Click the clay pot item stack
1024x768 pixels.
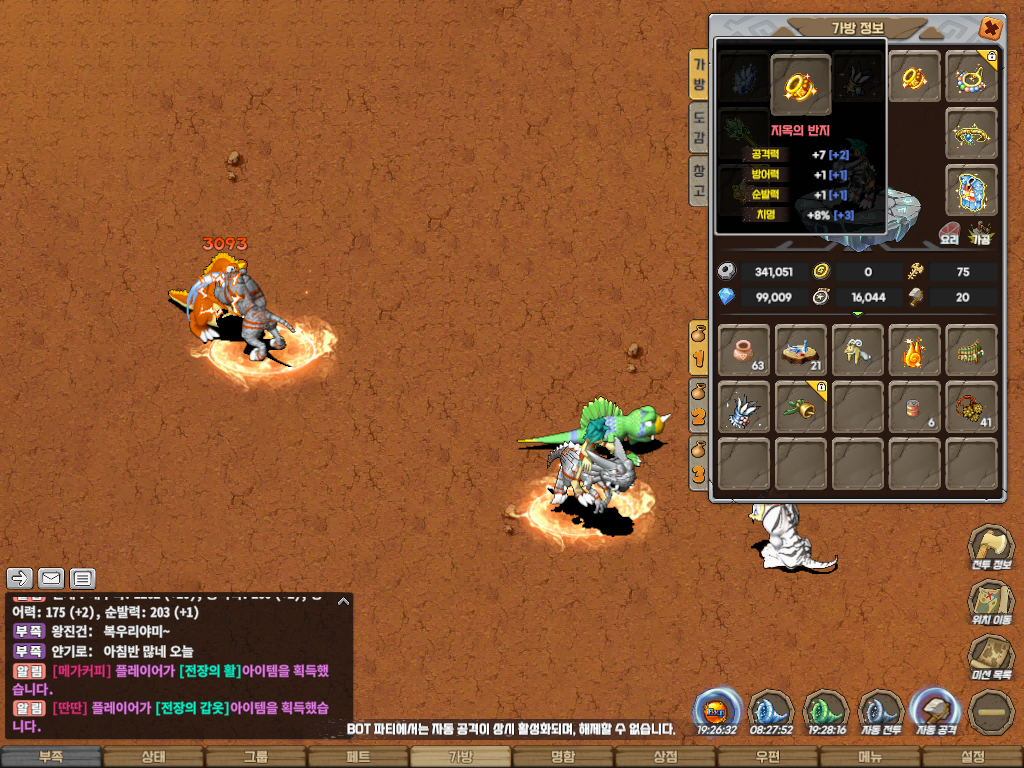(744, 351)
